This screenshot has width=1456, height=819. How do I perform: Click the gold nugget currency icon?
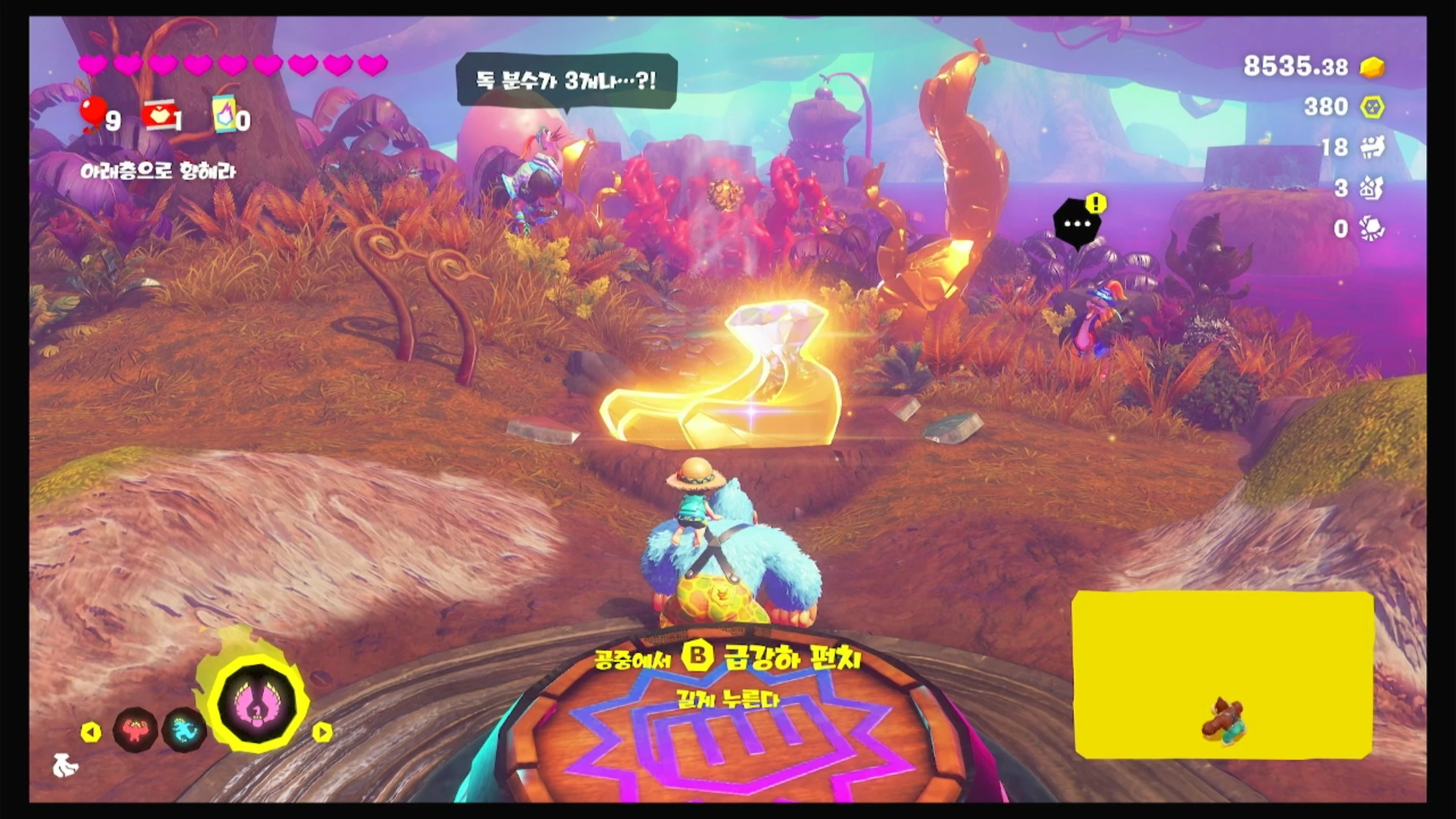[x=1372, y=67]
